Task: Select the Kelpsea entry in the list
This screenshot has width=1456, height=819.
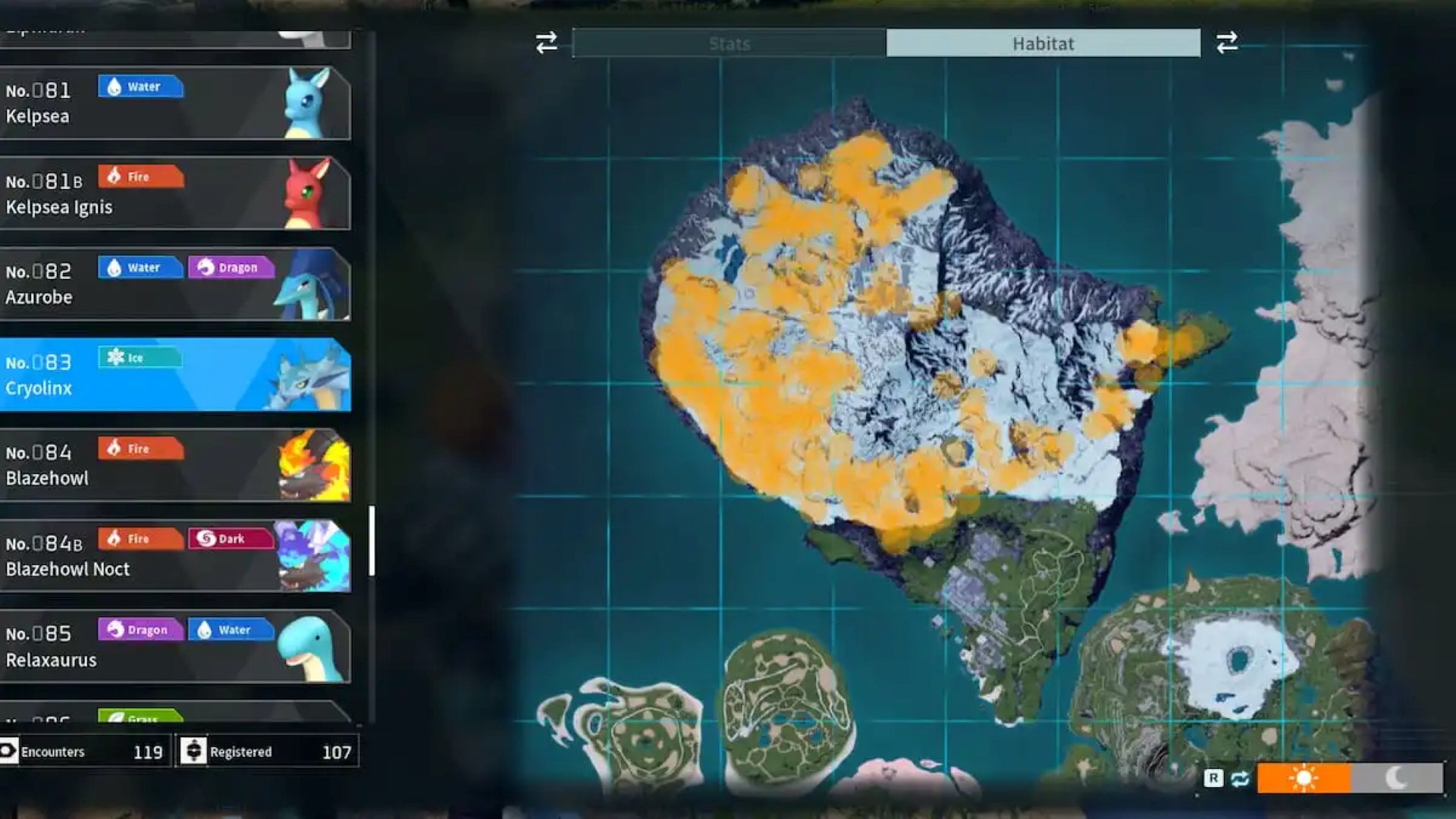Action: click(174, 103)
